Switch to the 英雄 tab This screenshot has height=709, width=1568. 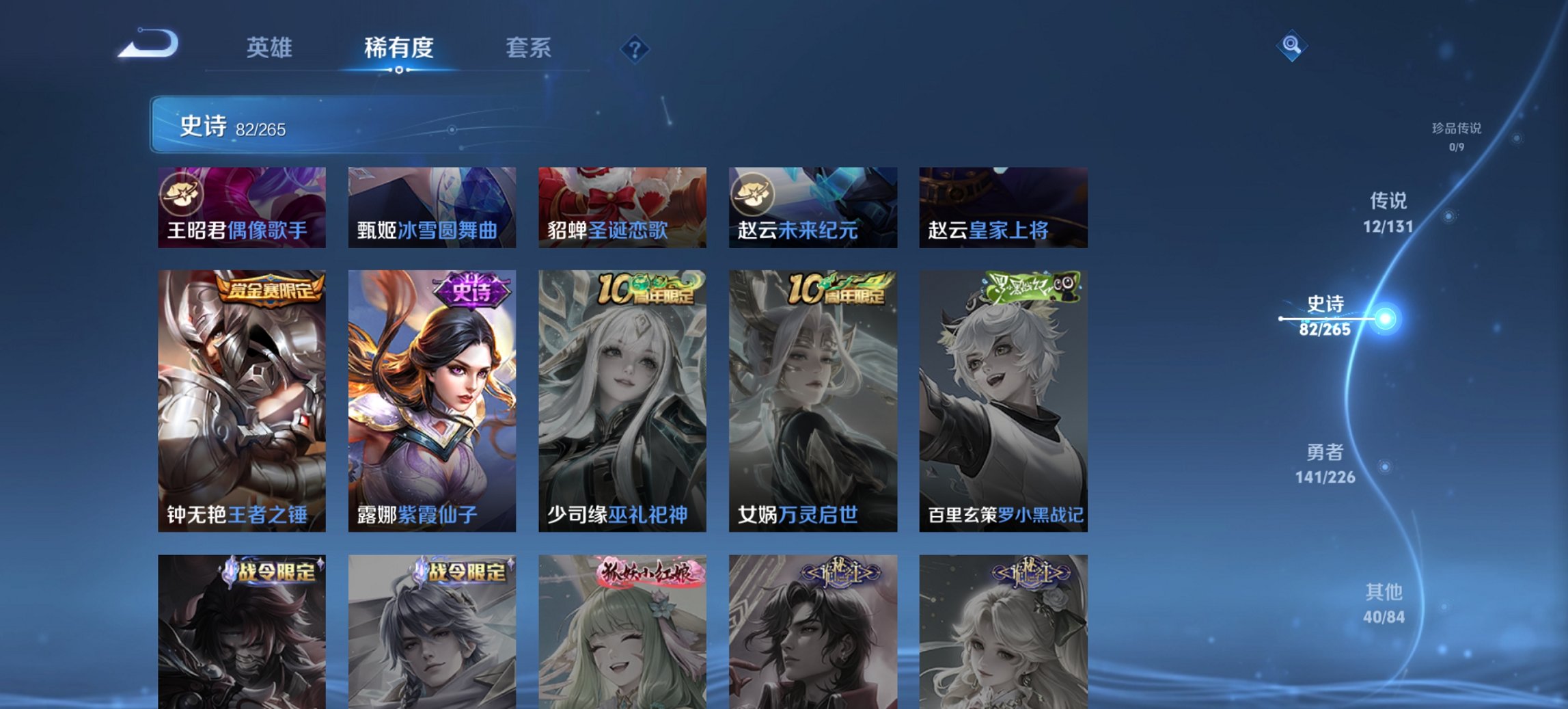270,48
